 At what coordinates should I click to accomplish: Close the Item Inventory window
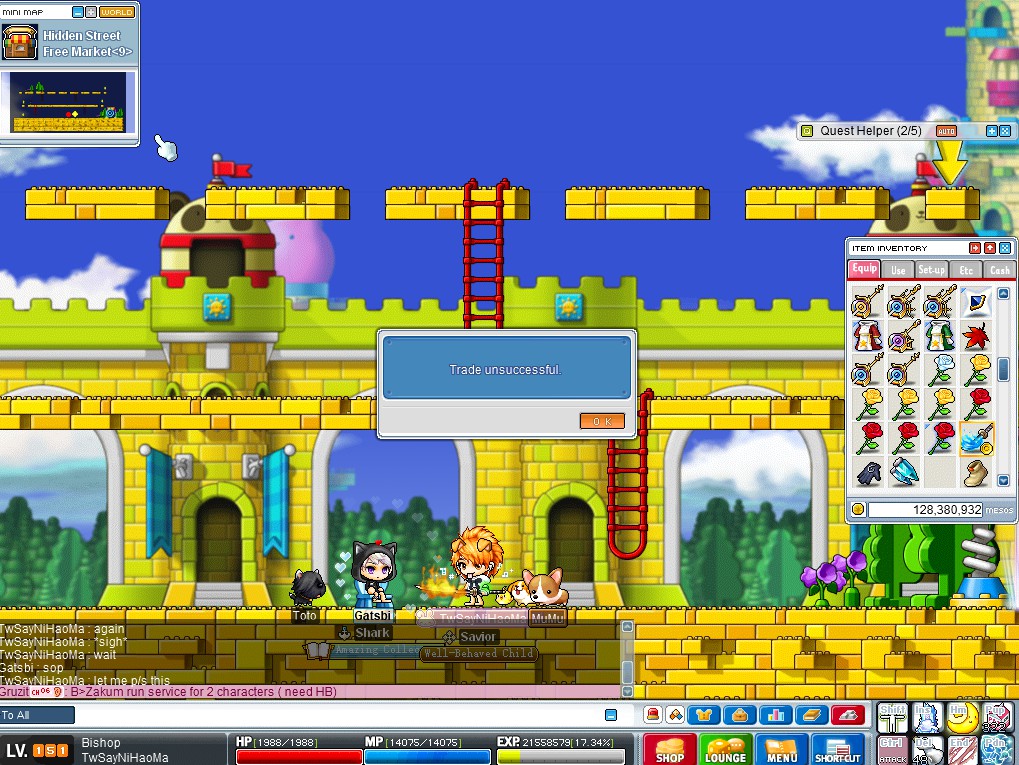[x=1005, y=248]
